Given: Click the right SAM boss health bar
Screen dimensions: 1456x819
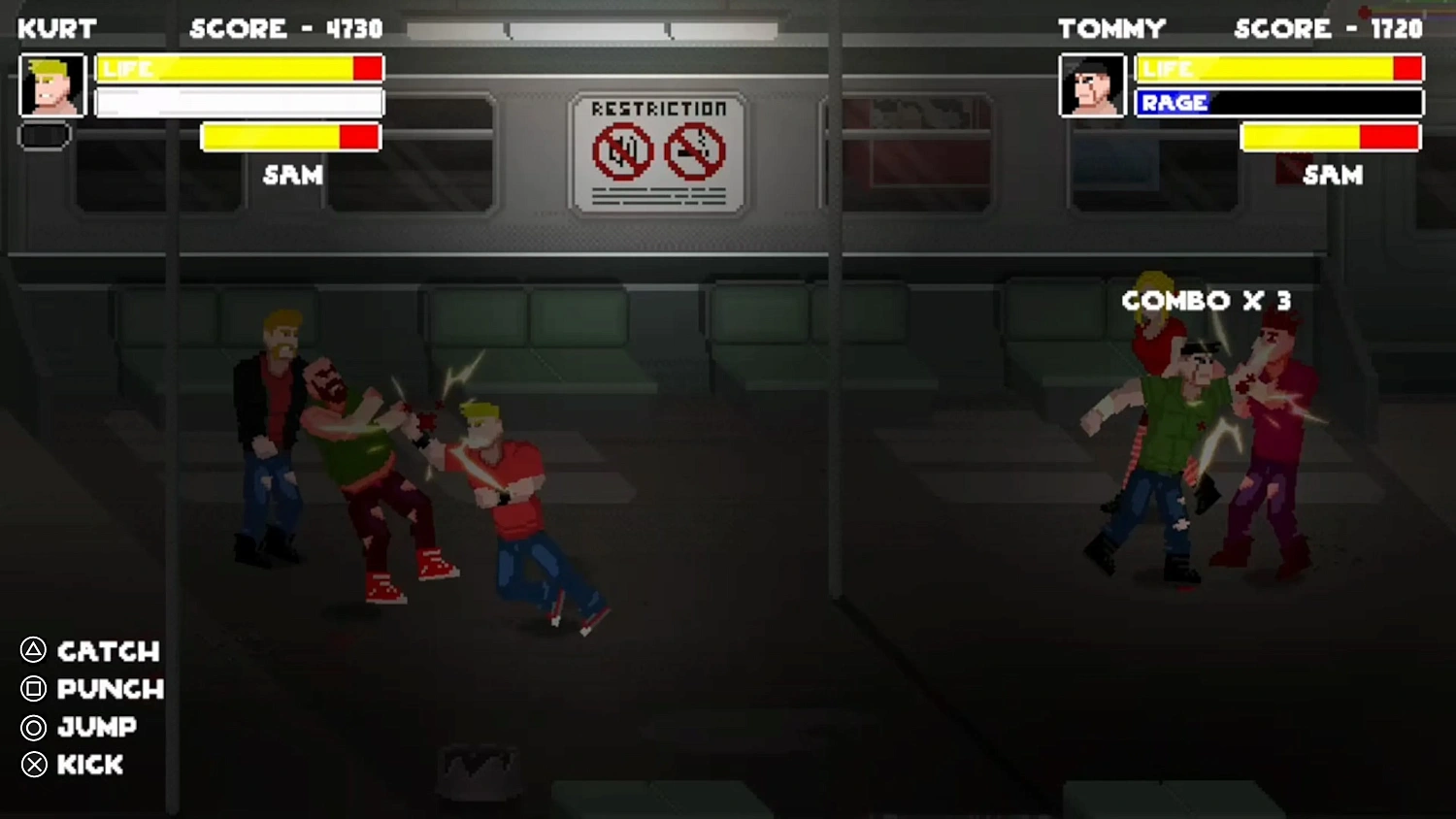Looking at the screenshot, I should pyautogui.click(x=1332, y=137).
